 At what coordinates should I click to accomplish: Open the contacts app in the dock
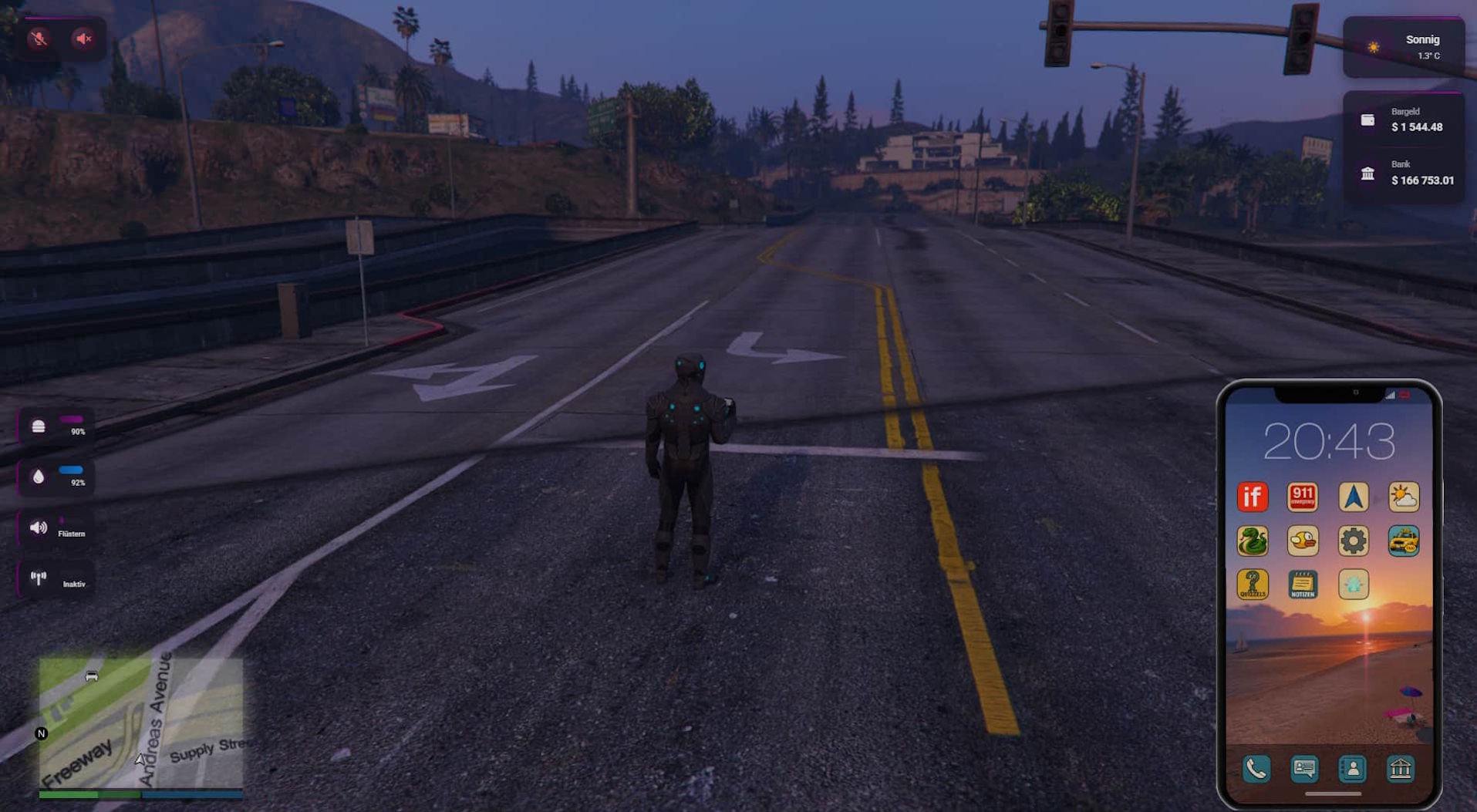(x=1352, y=769)
